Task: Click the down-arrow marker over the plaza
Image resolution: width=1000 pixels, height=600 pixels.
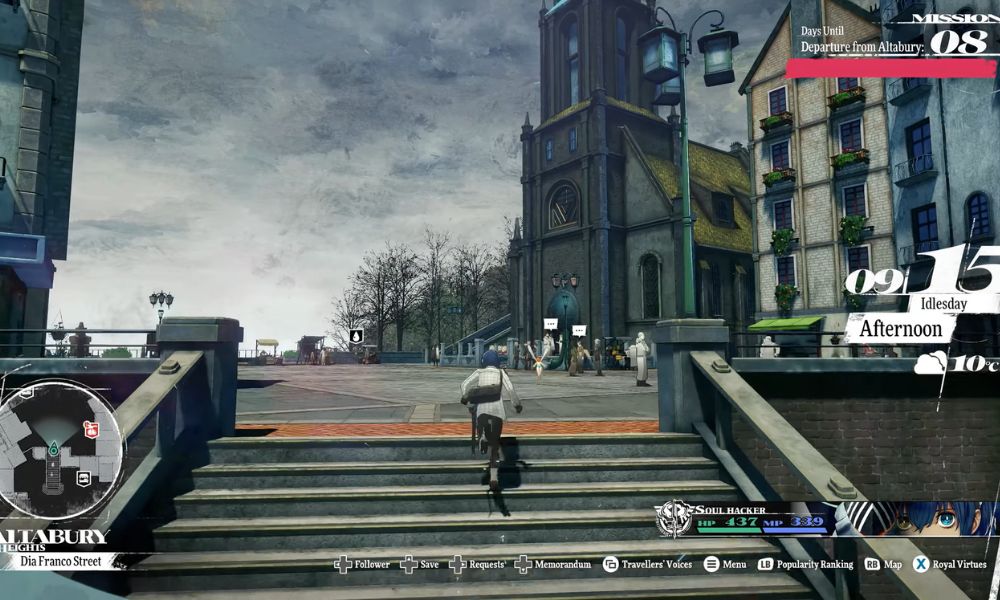Action: coord(355,335)
